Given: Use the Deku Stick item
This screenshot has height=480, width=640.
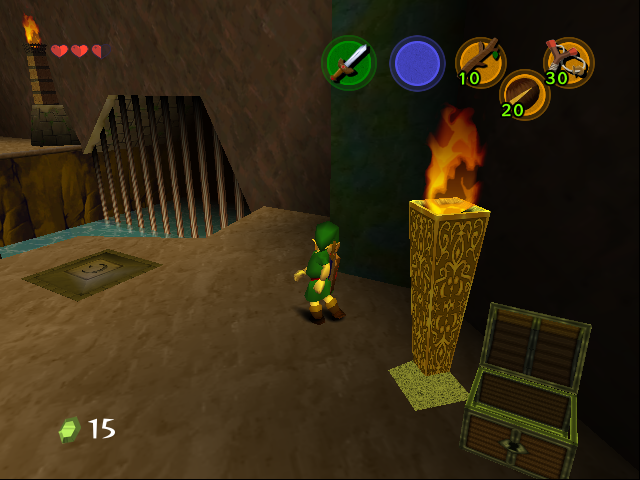Looking at the screenshot, I should click(480, 61).
